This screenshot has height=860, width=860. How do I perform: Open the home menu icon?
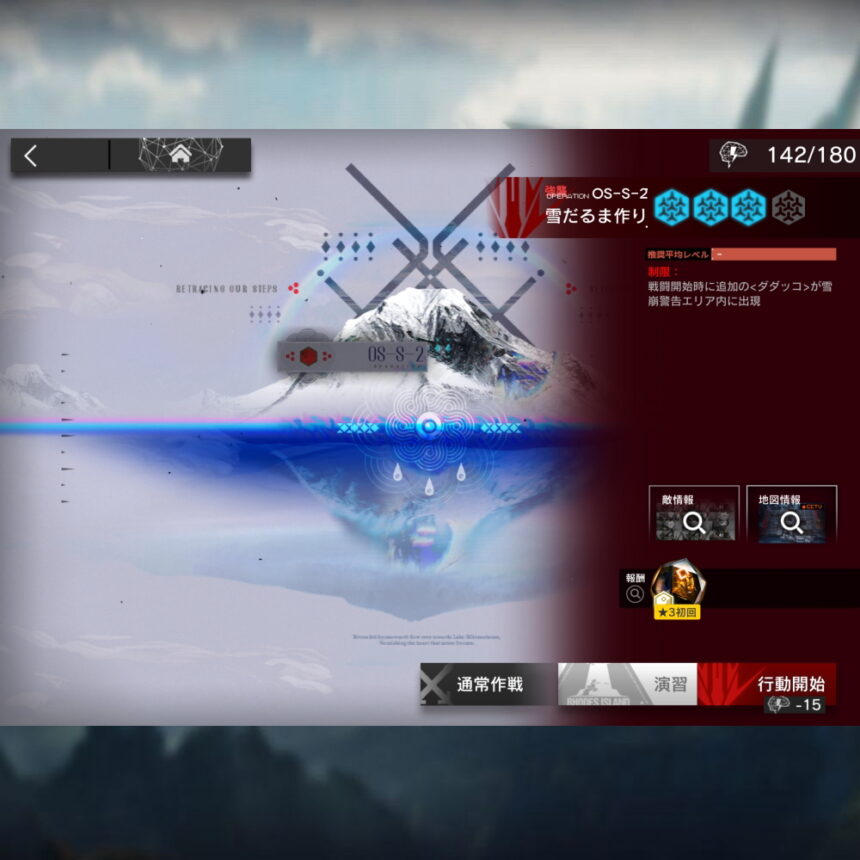(x=180, y=155)
